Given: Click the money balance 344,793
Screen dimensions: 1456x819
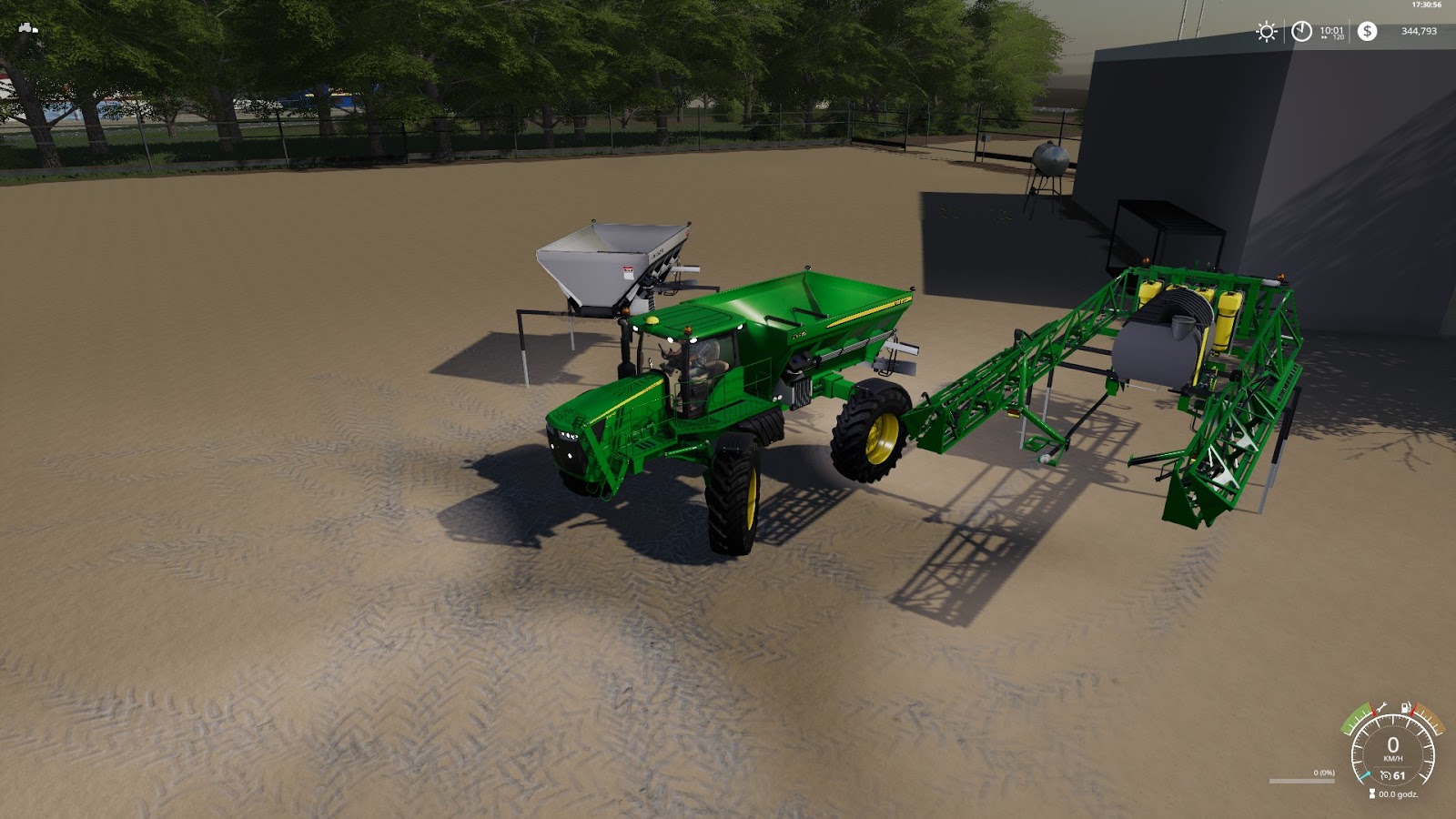Looking at the screenshot, I should tap(1420, 33).
